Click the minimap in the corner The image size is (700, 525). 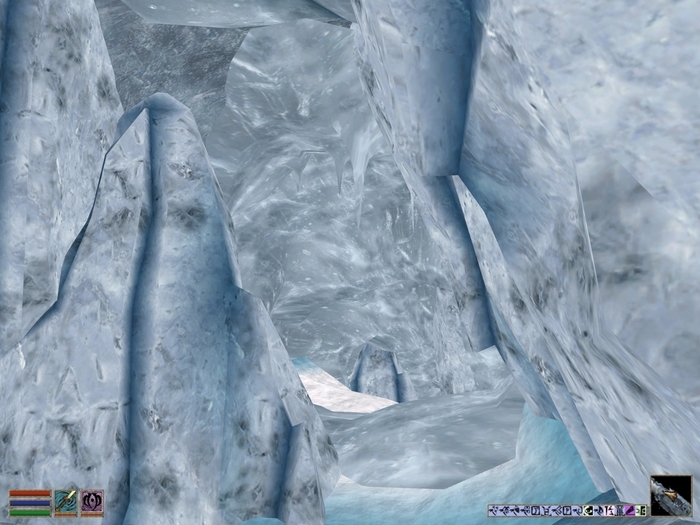tap(670, 496)
